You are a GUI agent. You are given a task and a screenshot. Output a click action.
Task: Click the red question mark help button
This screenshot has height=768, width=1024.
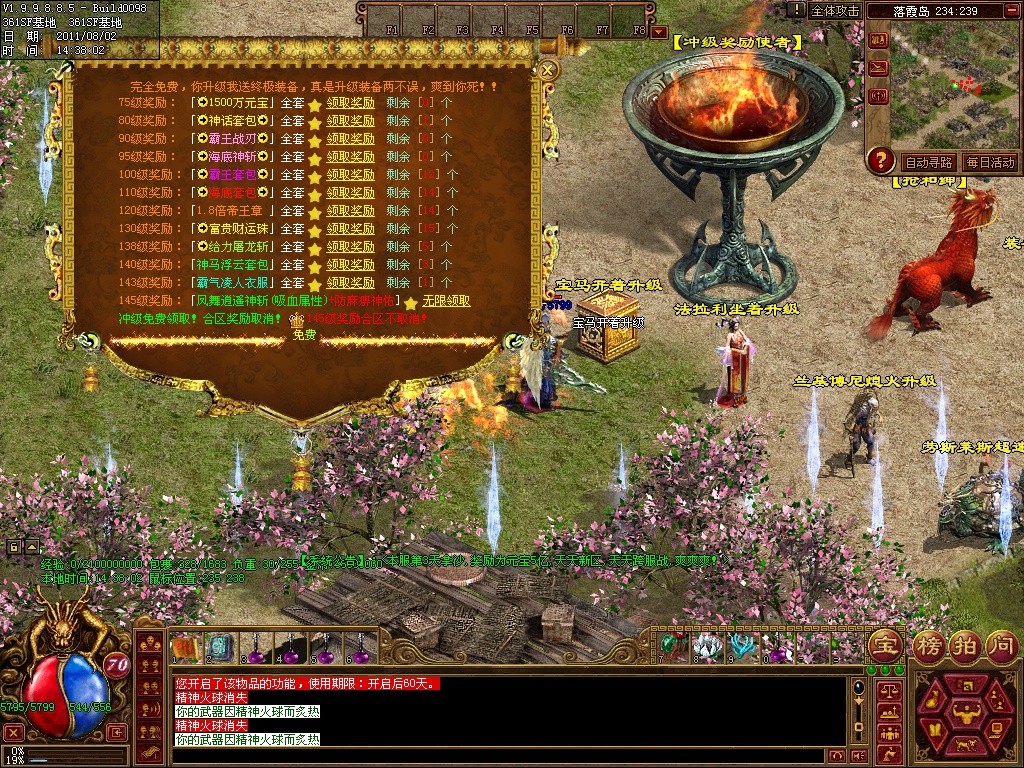(x=880, y=159)
